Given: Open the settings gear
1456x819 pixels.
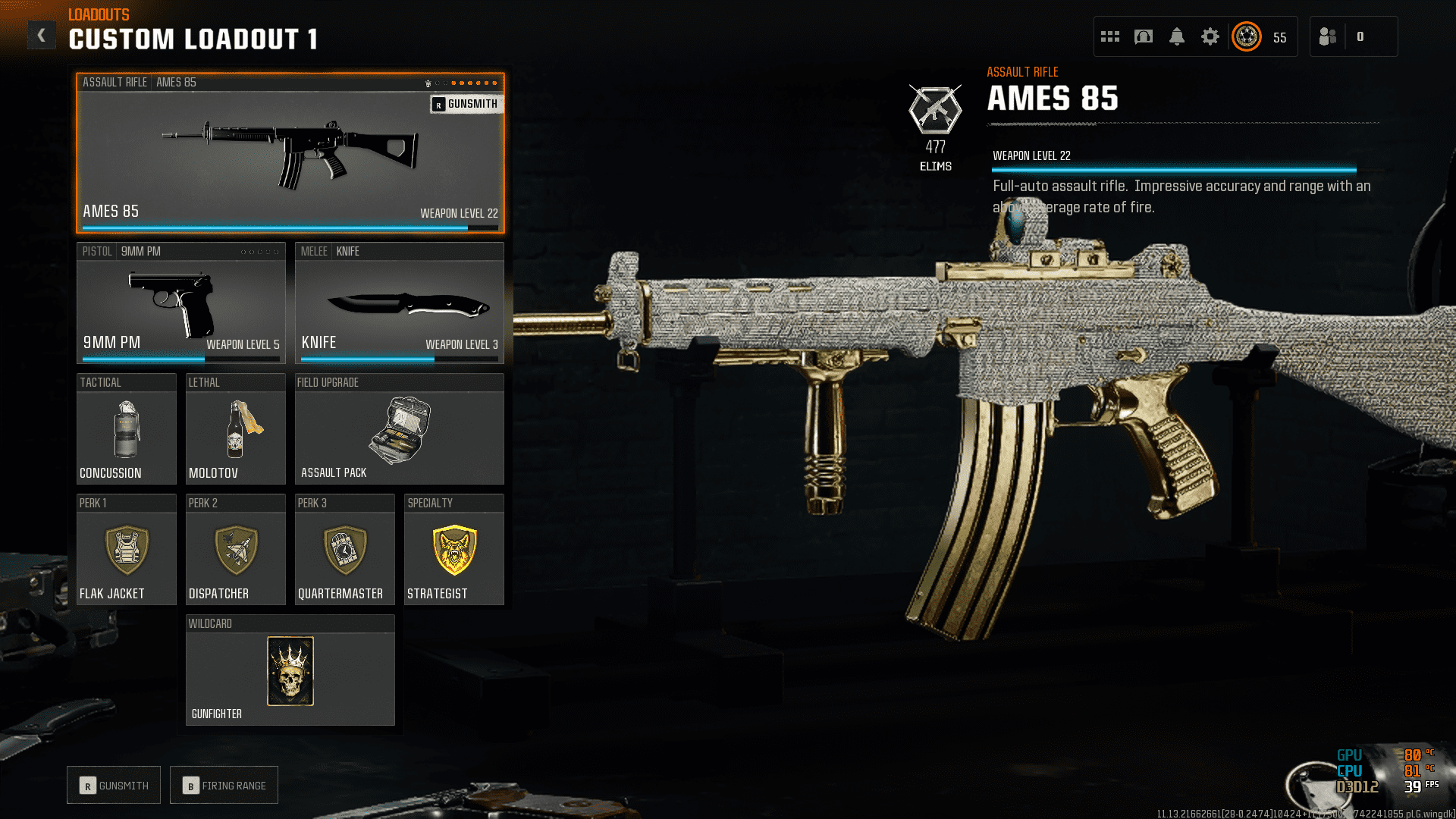Looking at the screenshot, I should click(1210, 36).
